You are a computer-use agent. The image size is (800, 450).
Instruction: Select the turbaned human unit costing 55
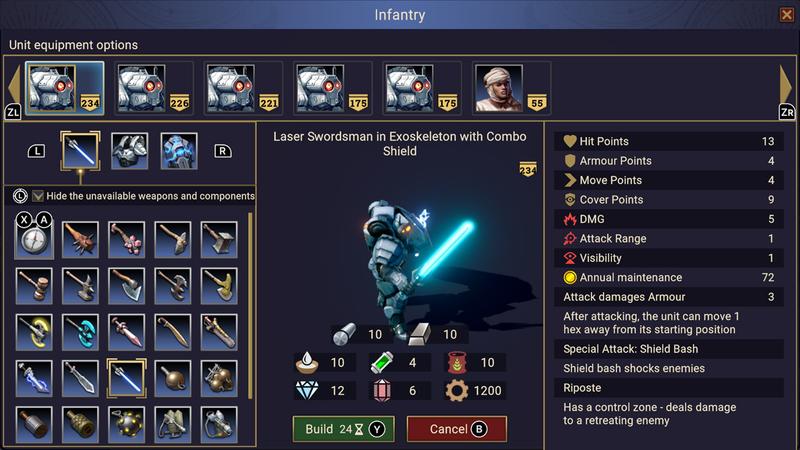512,87
